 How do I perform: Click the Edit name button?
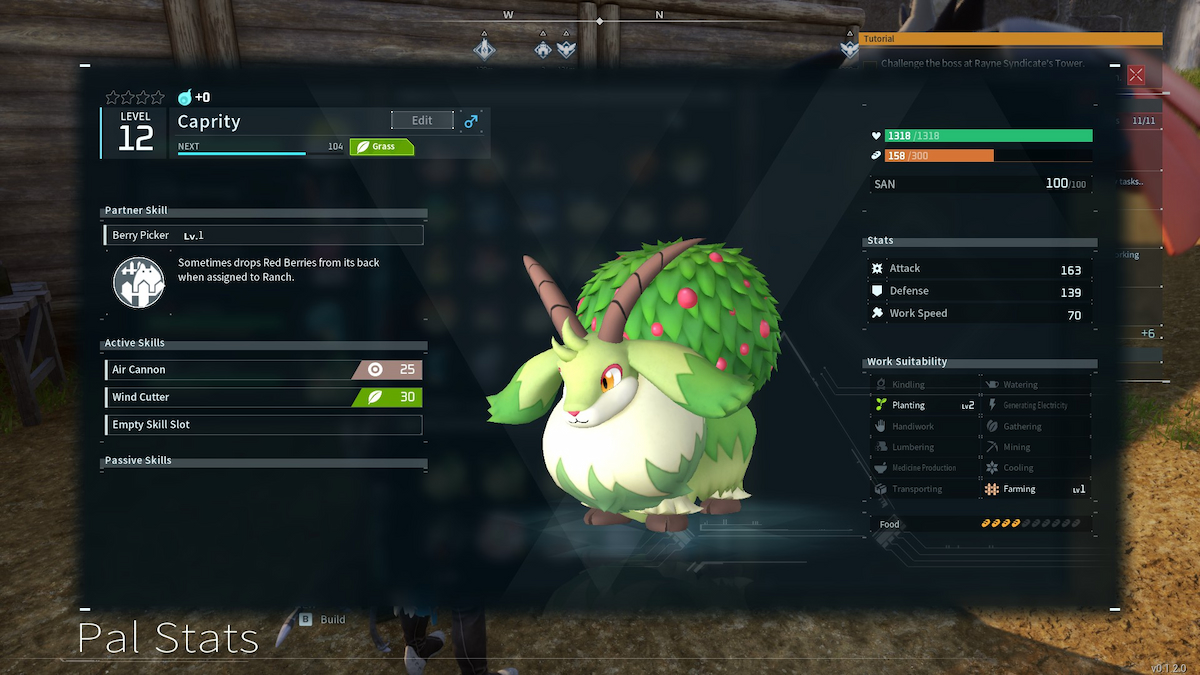pyautogui.click(x=422, y=121)
